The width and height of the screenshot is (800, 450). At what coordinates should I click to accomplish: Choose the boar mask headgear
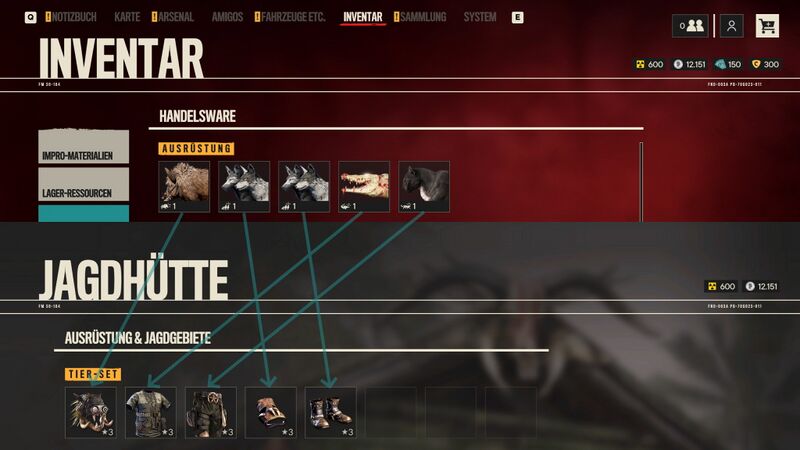click(91, 413)
